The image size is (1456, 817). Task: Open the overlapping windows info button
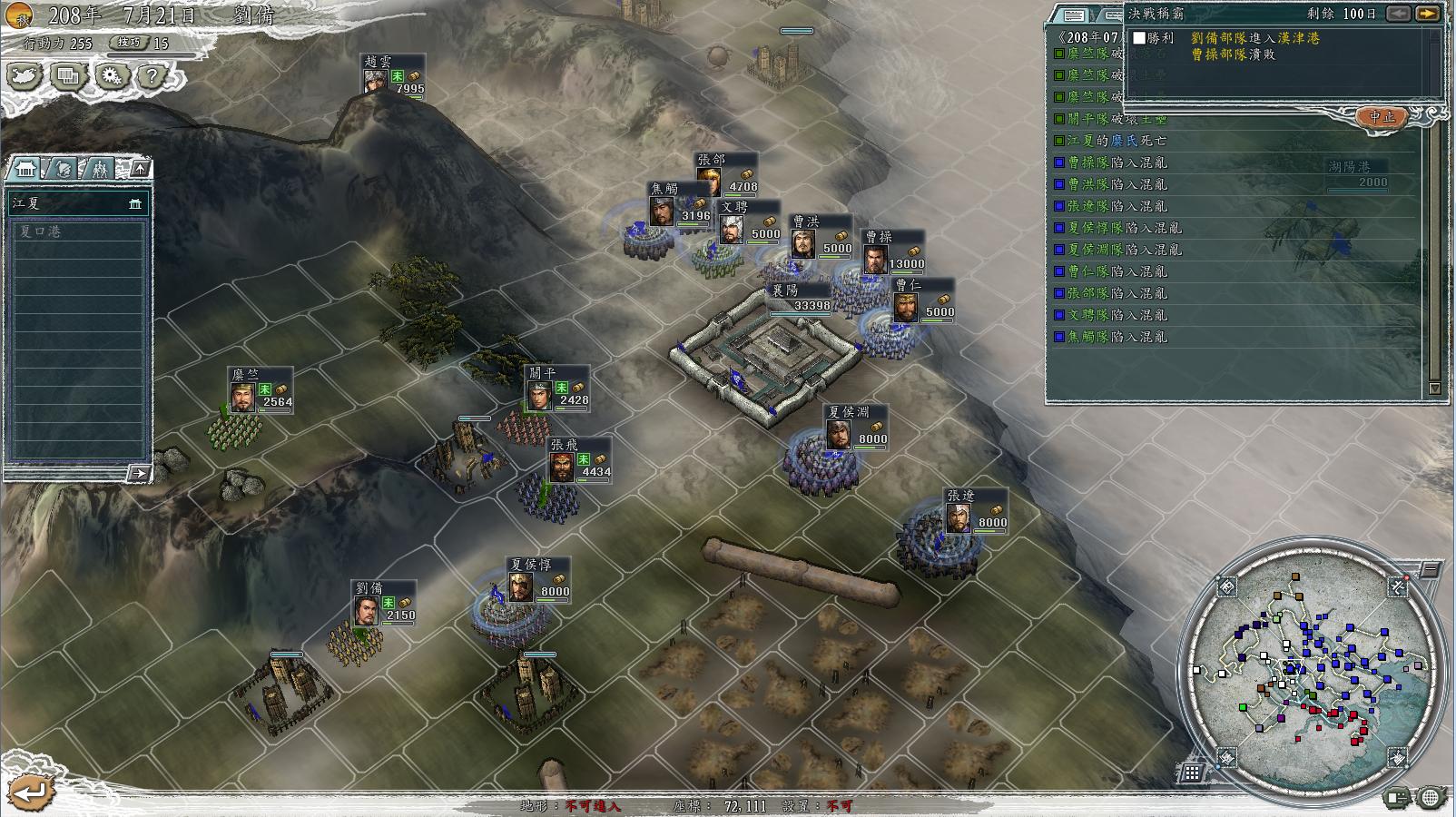68,76
